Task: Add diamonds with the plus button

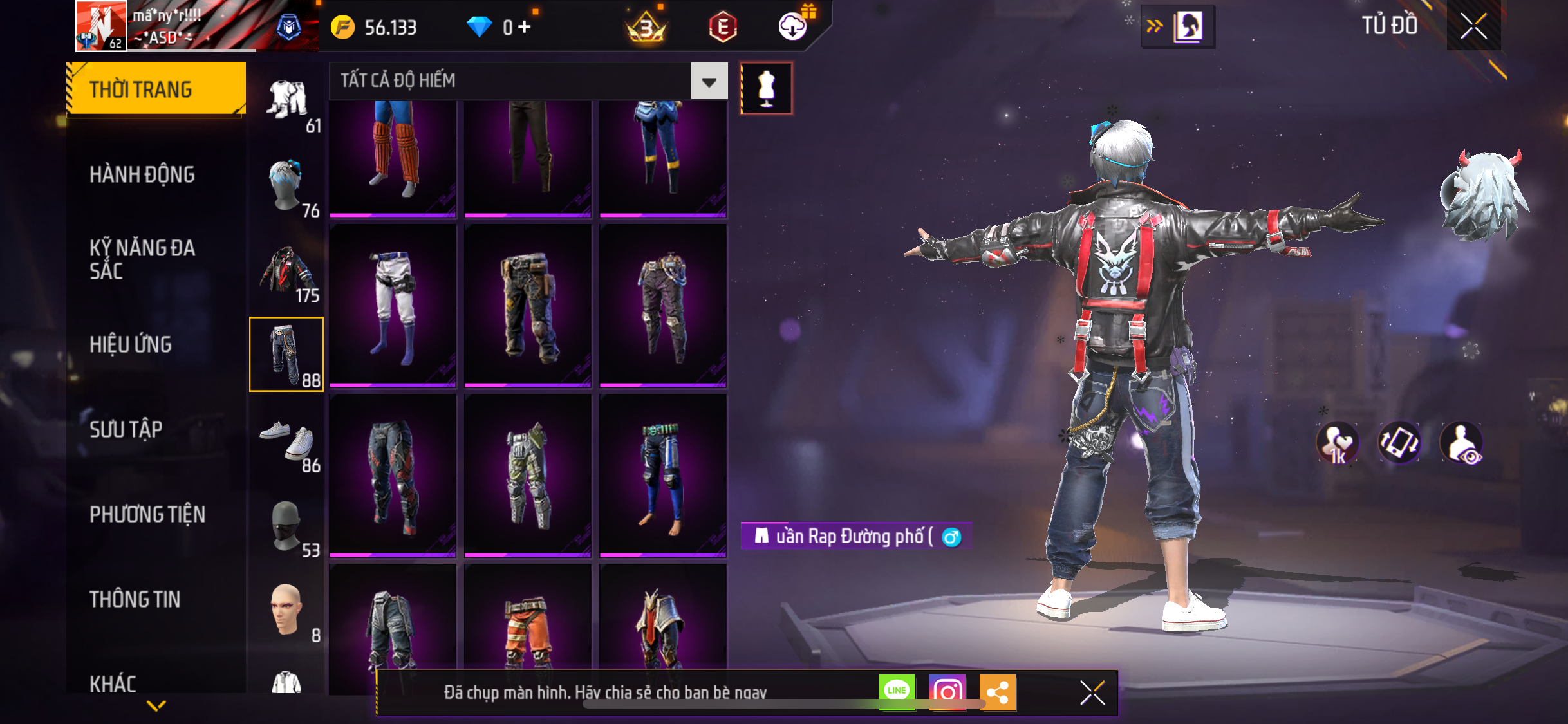Action: pos(525,26)
